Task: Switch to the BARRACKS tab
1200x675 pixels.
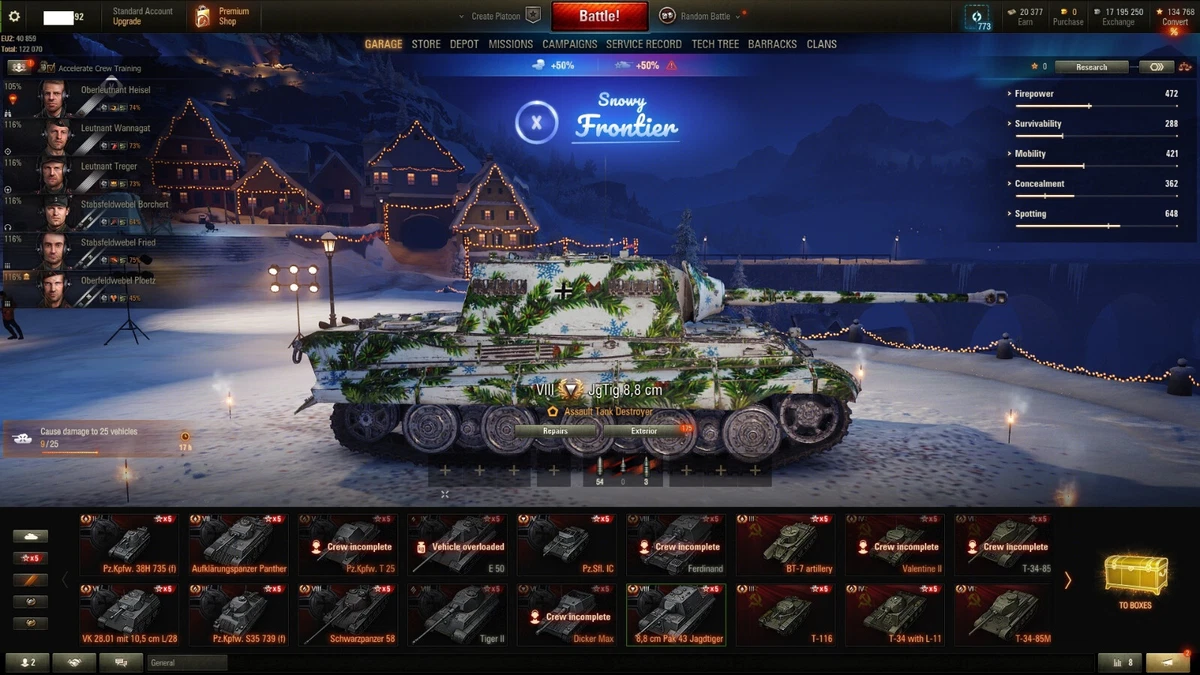Action: click(772, 44)
